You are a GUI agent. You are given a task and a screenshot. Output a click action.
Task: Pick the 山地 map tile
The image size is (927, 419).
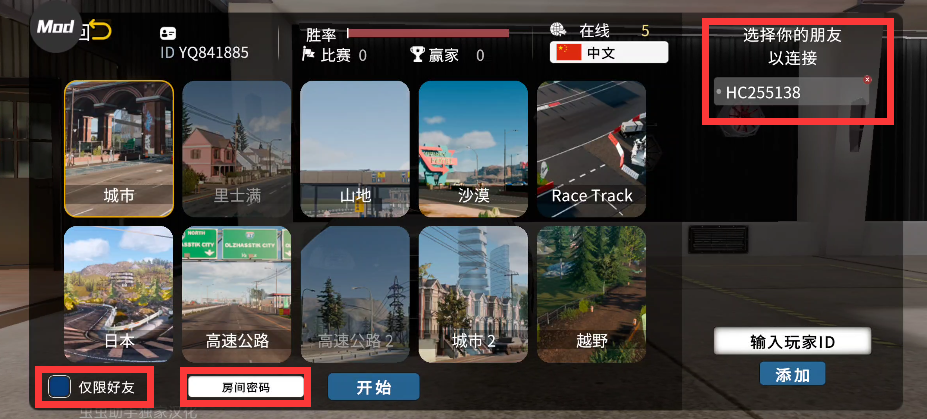click(355, 148)
